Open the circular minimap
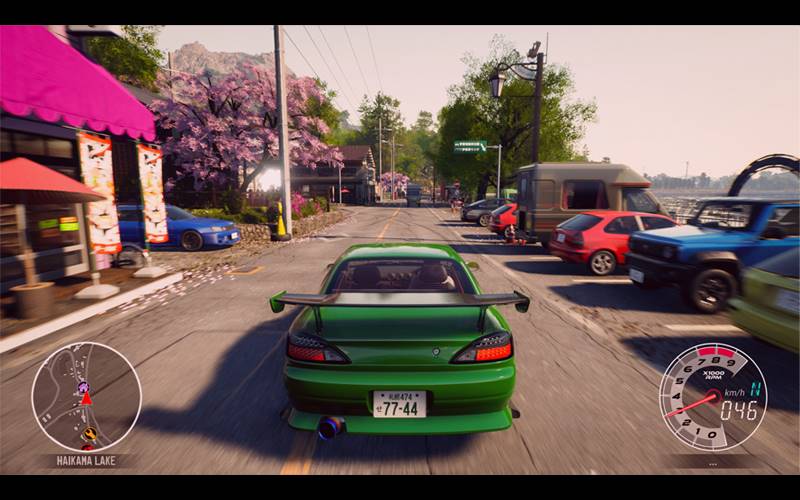 coord(86,396)
